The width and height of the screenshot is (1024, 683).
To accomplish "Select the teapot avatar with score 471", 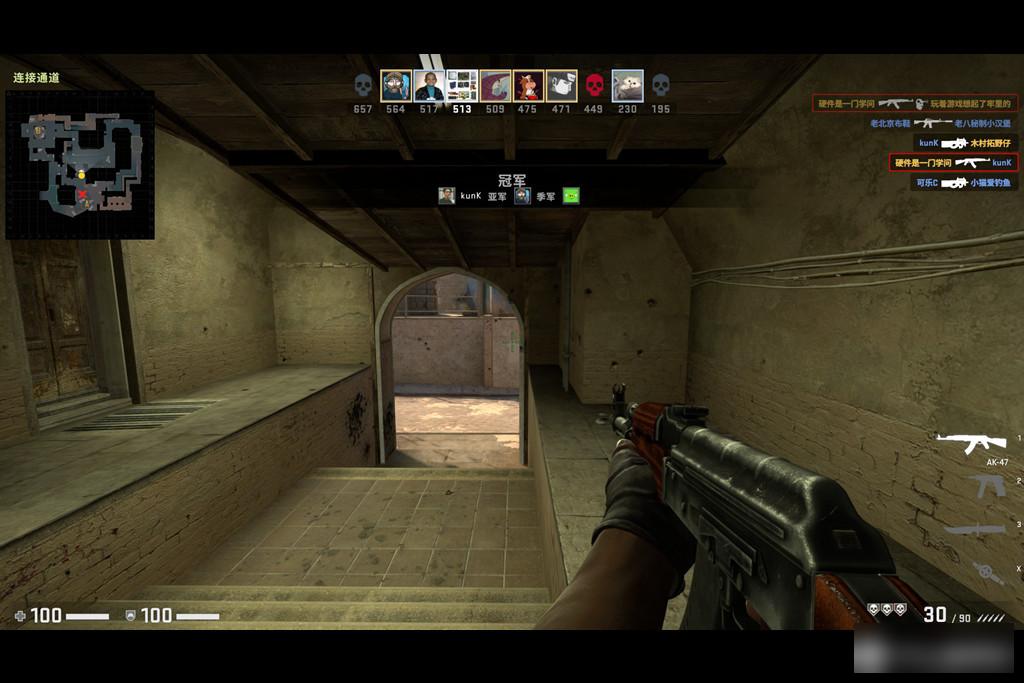I will pos(561,85).
